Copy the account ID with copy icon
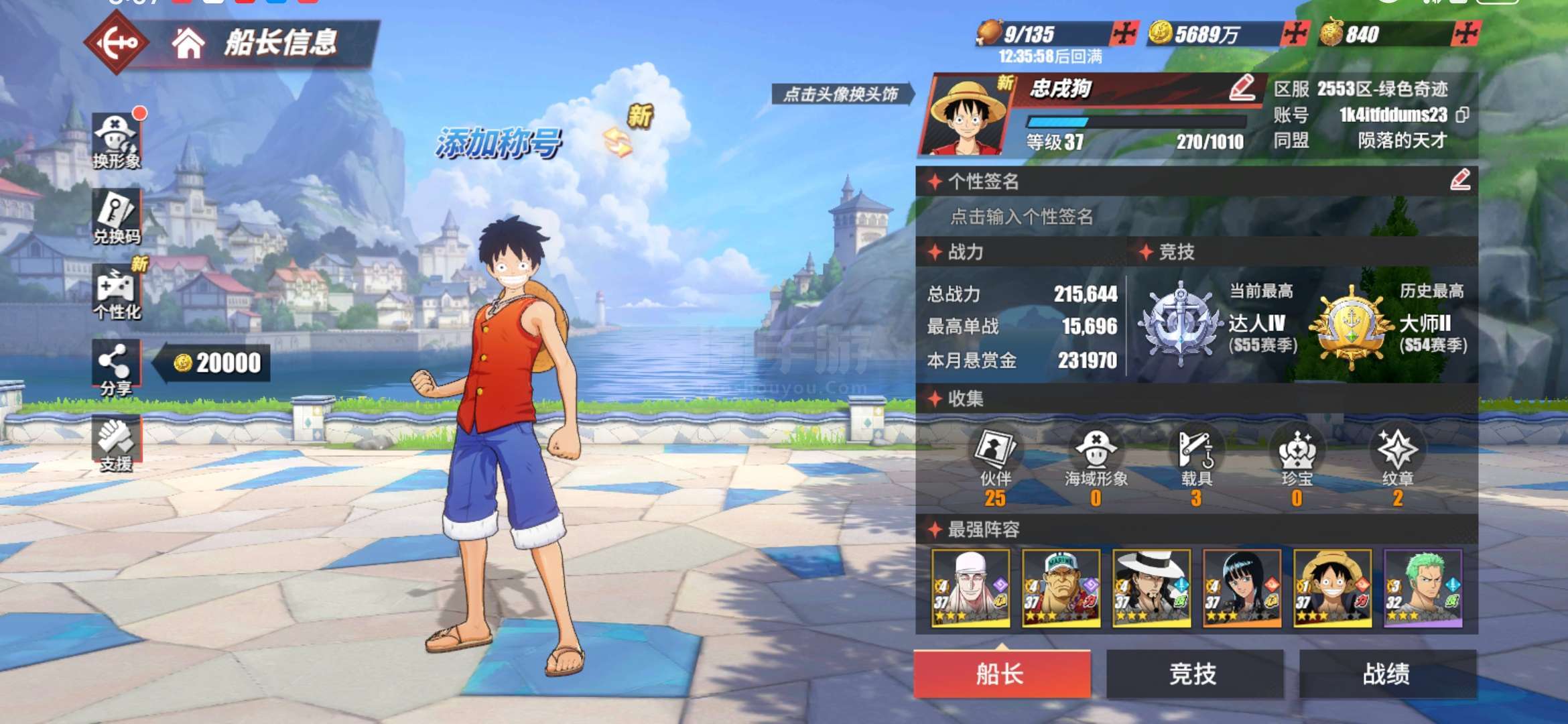This screenshot has height=724, width=1568. [1463, 115]
